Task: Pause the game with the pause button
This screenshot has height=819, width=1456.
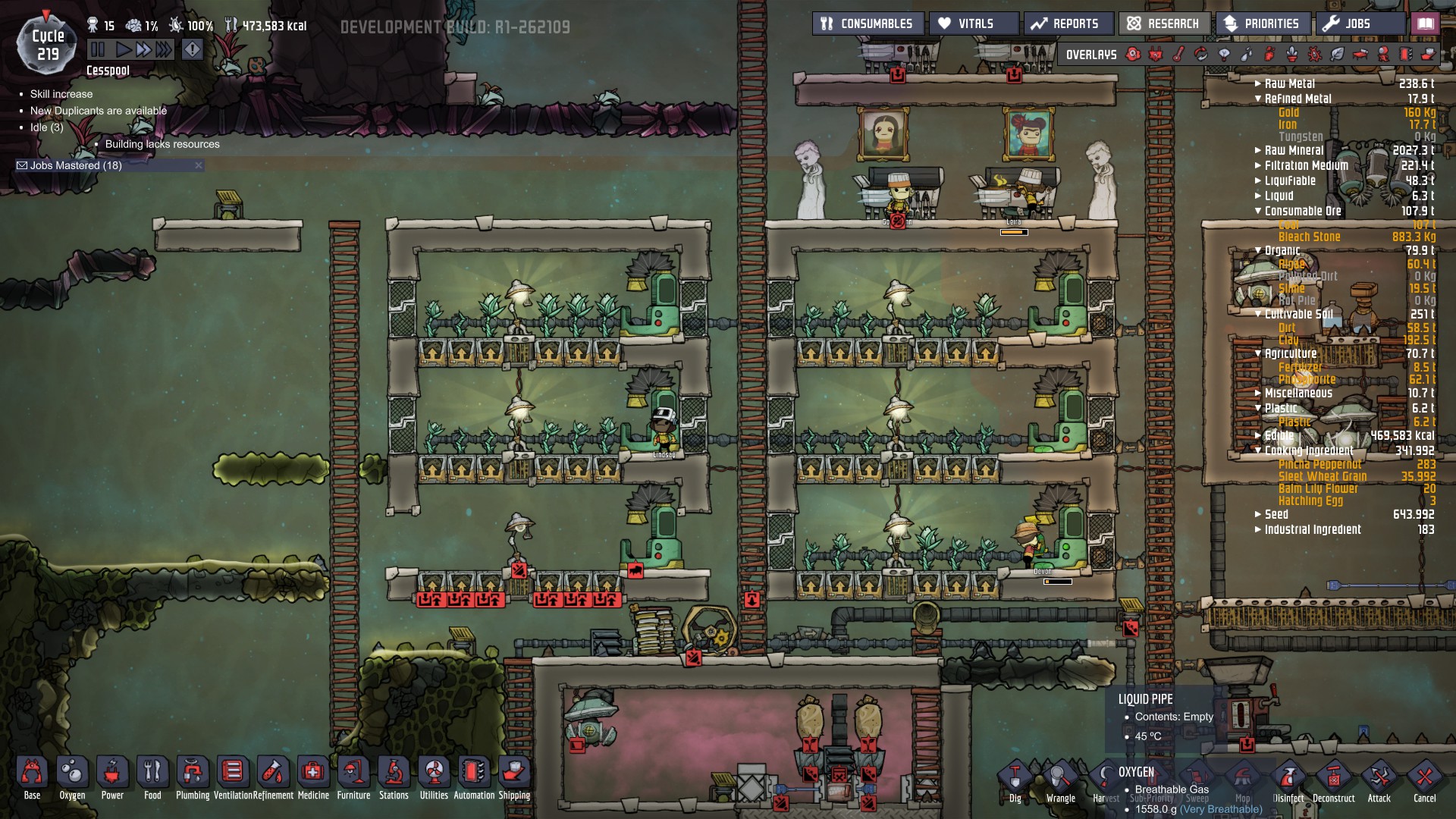Action: [x=98, y=51]
